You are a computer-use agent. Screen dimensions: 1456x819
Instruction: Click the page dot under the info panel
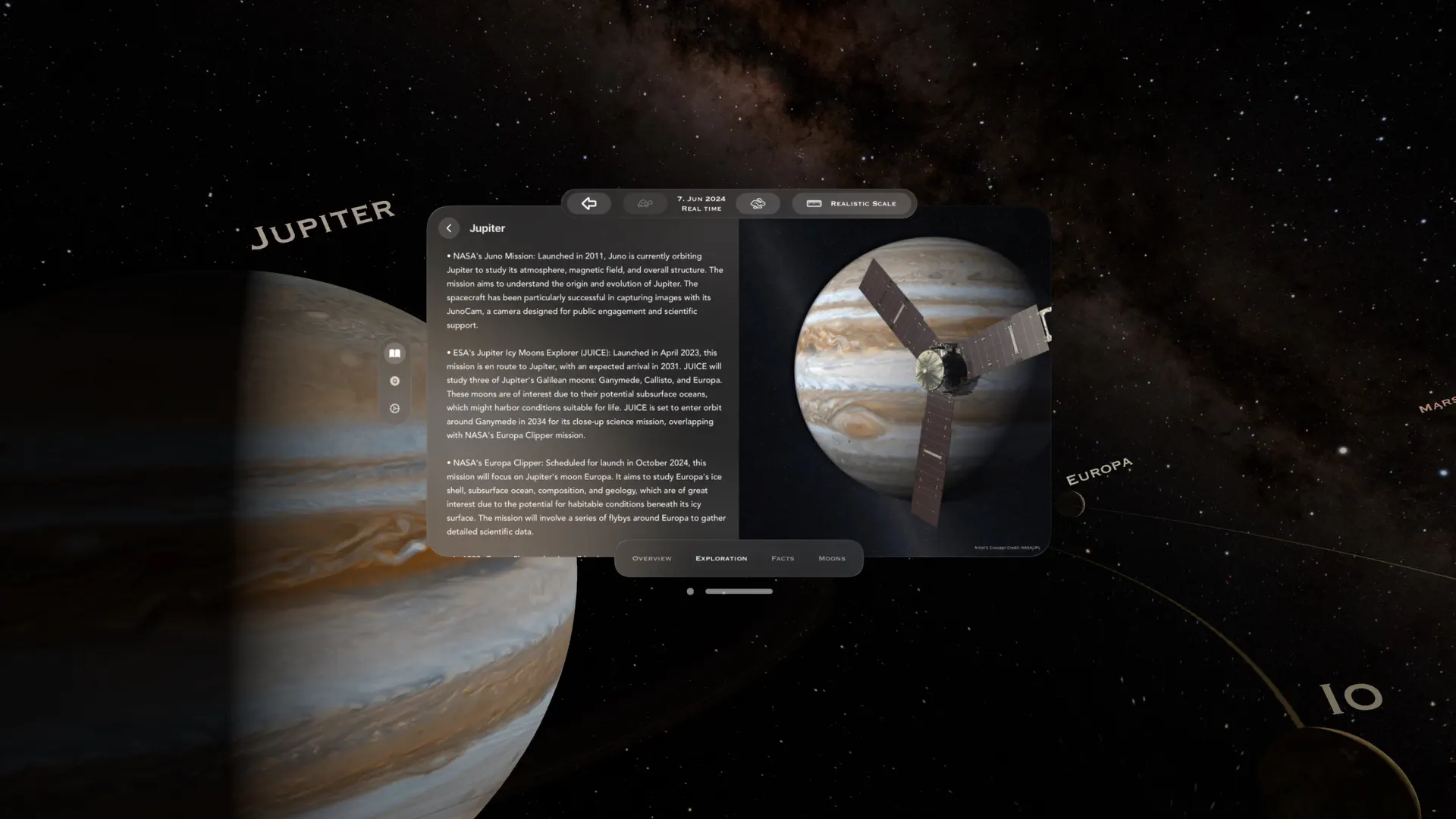pyautogui.click(x=690, y=591)
